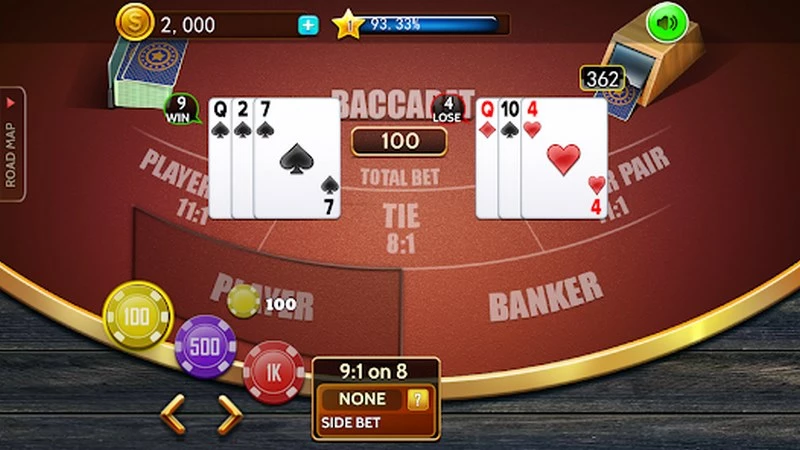Show previous chip denominations with left arrow
Image resolution: width=800 pixels, height=450 pixels.
click(173, 412)
